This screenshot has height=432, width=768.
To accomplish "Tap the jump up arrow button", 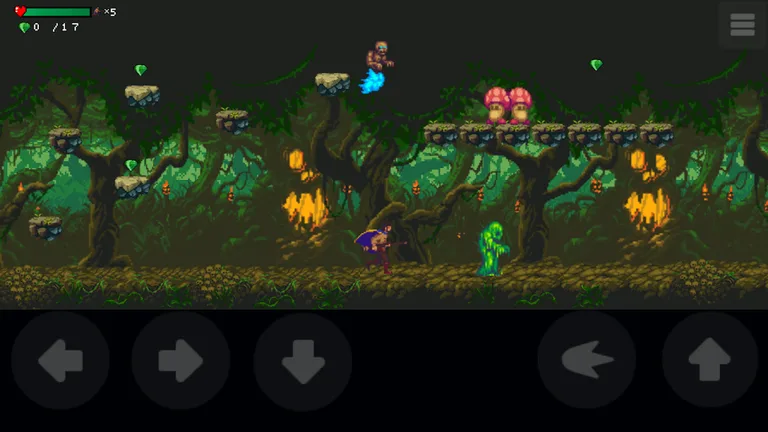I will pos(709,361).
